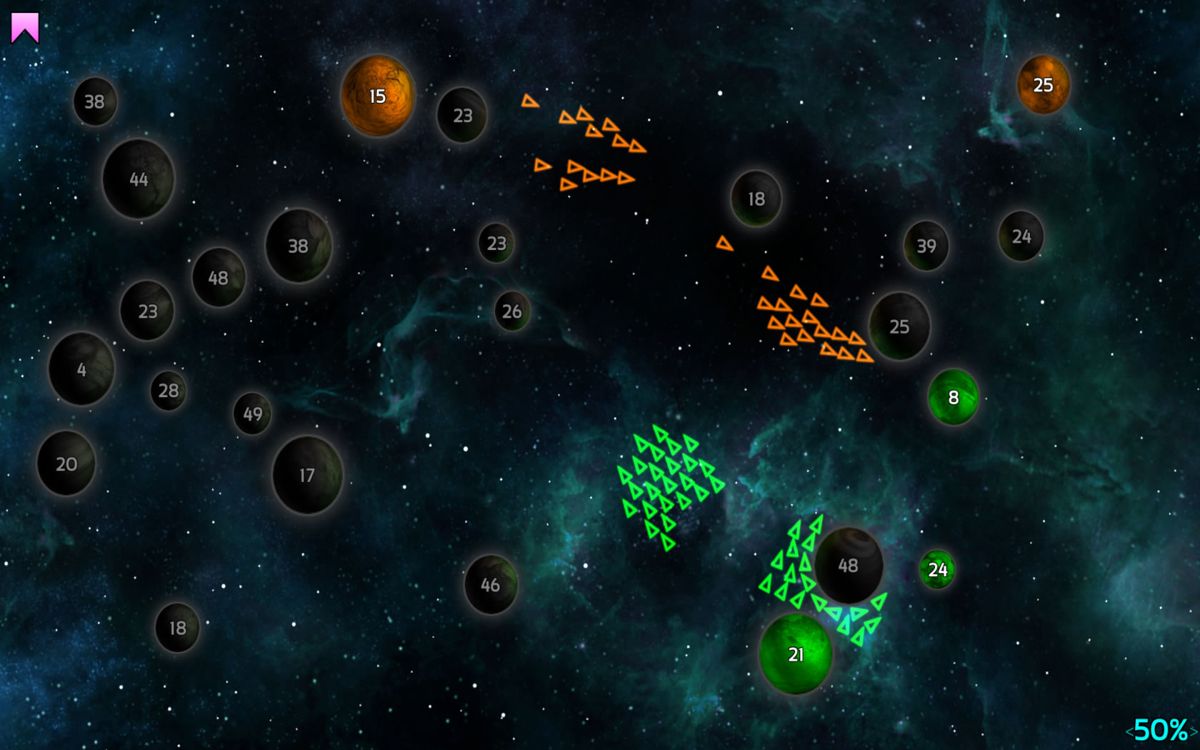1200x750 pixels.
Task: Choose the neutral planet numbered 17
Action: [307, 475]
